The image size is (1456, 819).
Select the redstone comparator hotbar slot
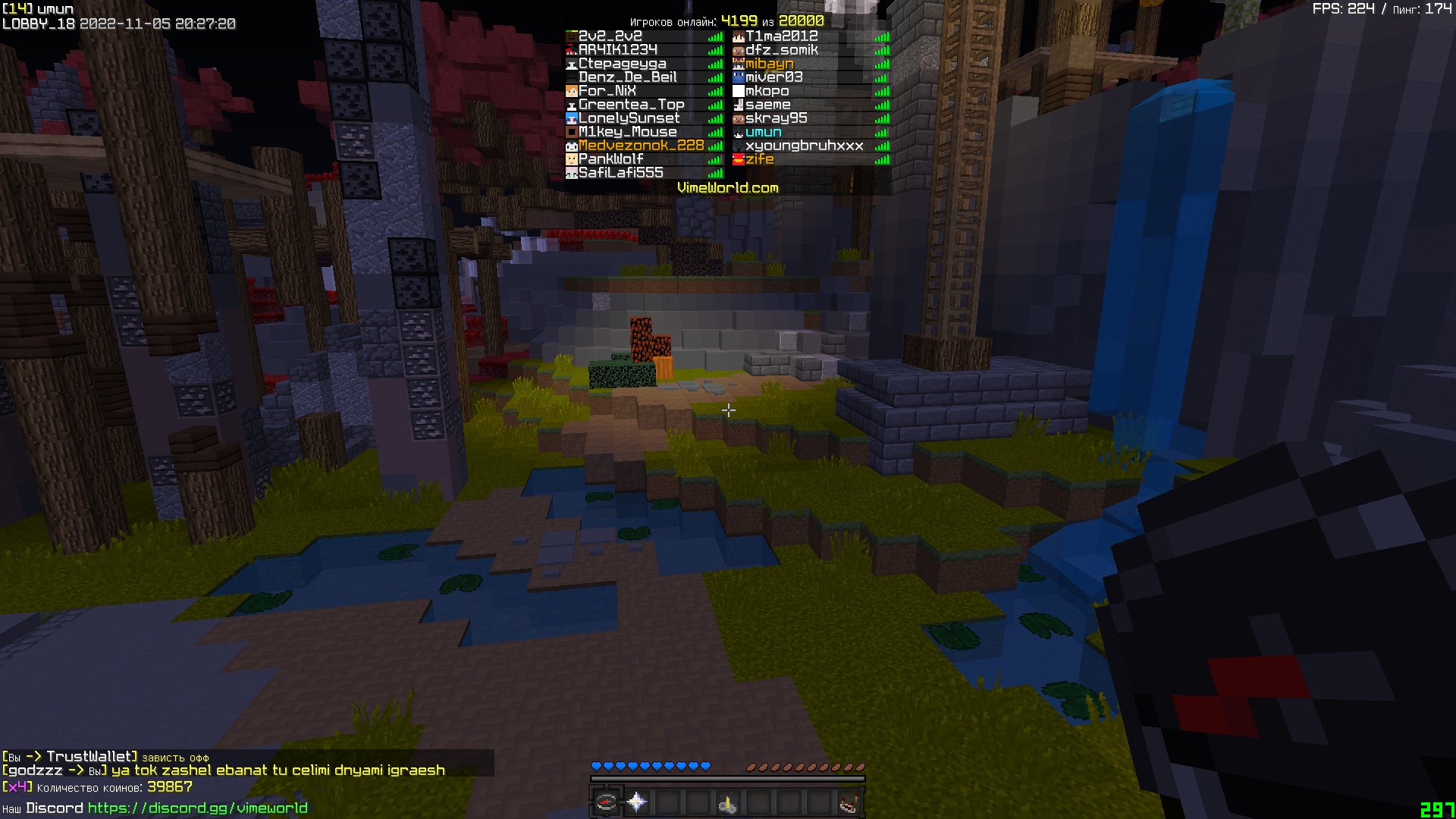click(x=849, y=802)
